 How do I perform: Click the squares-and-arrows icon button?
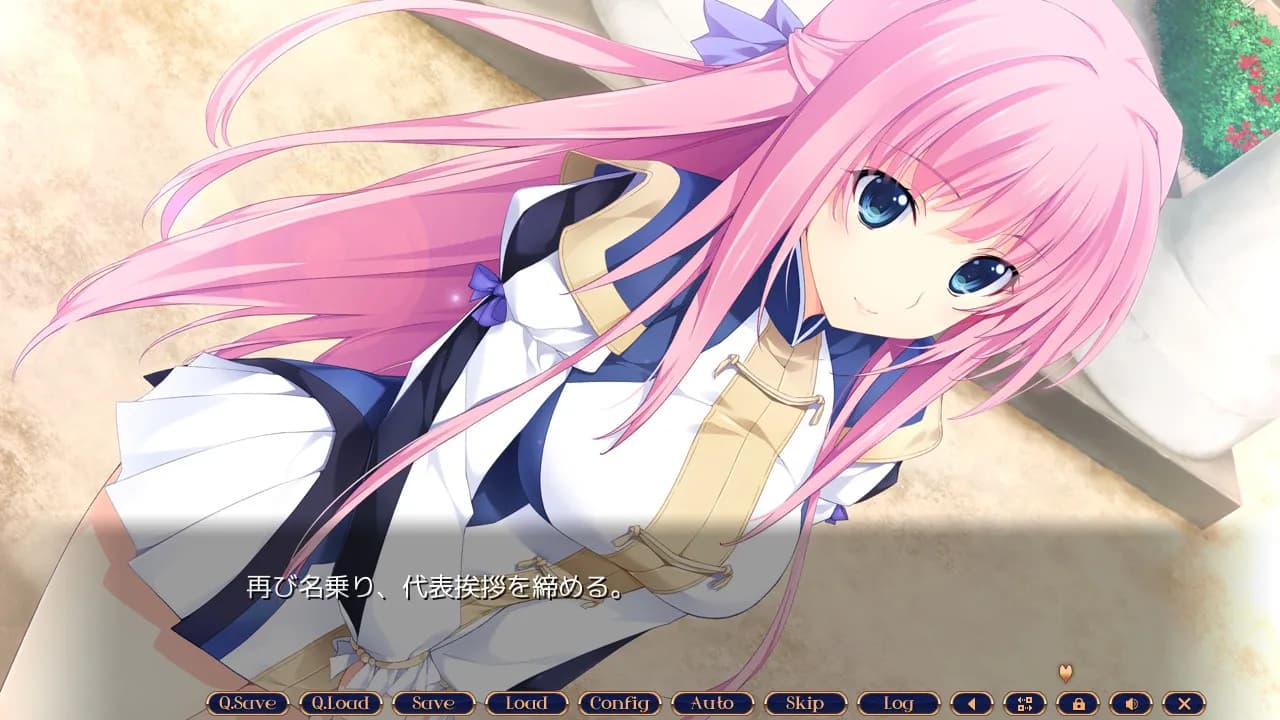click(x=1024, y=703)
